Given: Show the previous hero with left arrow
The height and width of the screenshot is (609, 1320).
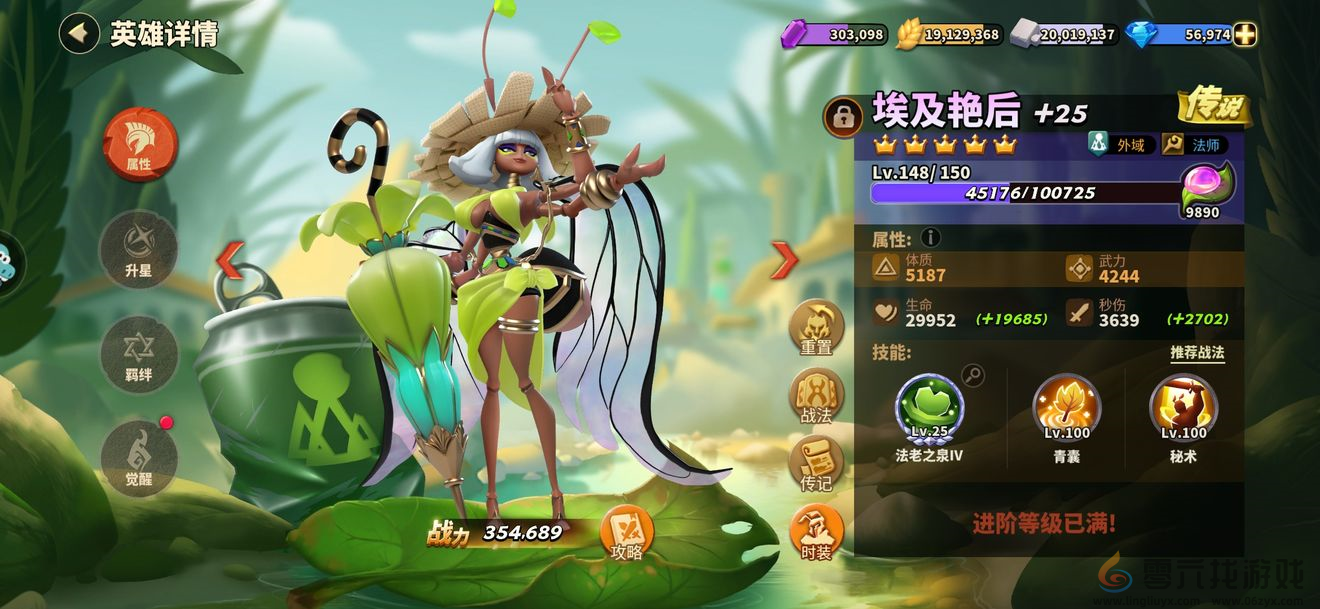Looking at the screenshot, I should 230,260.
